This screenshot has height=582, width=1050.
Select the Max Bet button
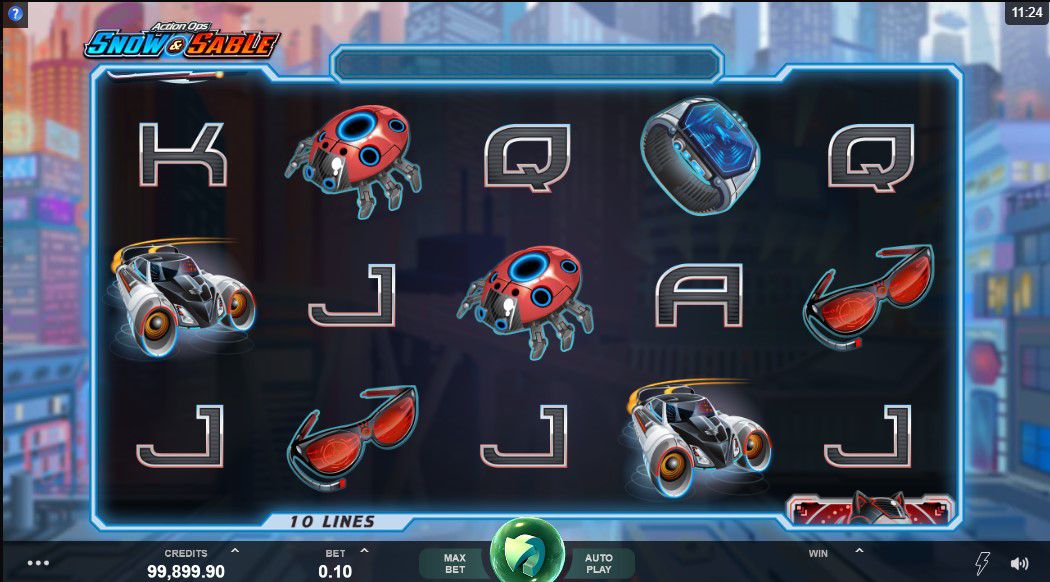point(455,563)
